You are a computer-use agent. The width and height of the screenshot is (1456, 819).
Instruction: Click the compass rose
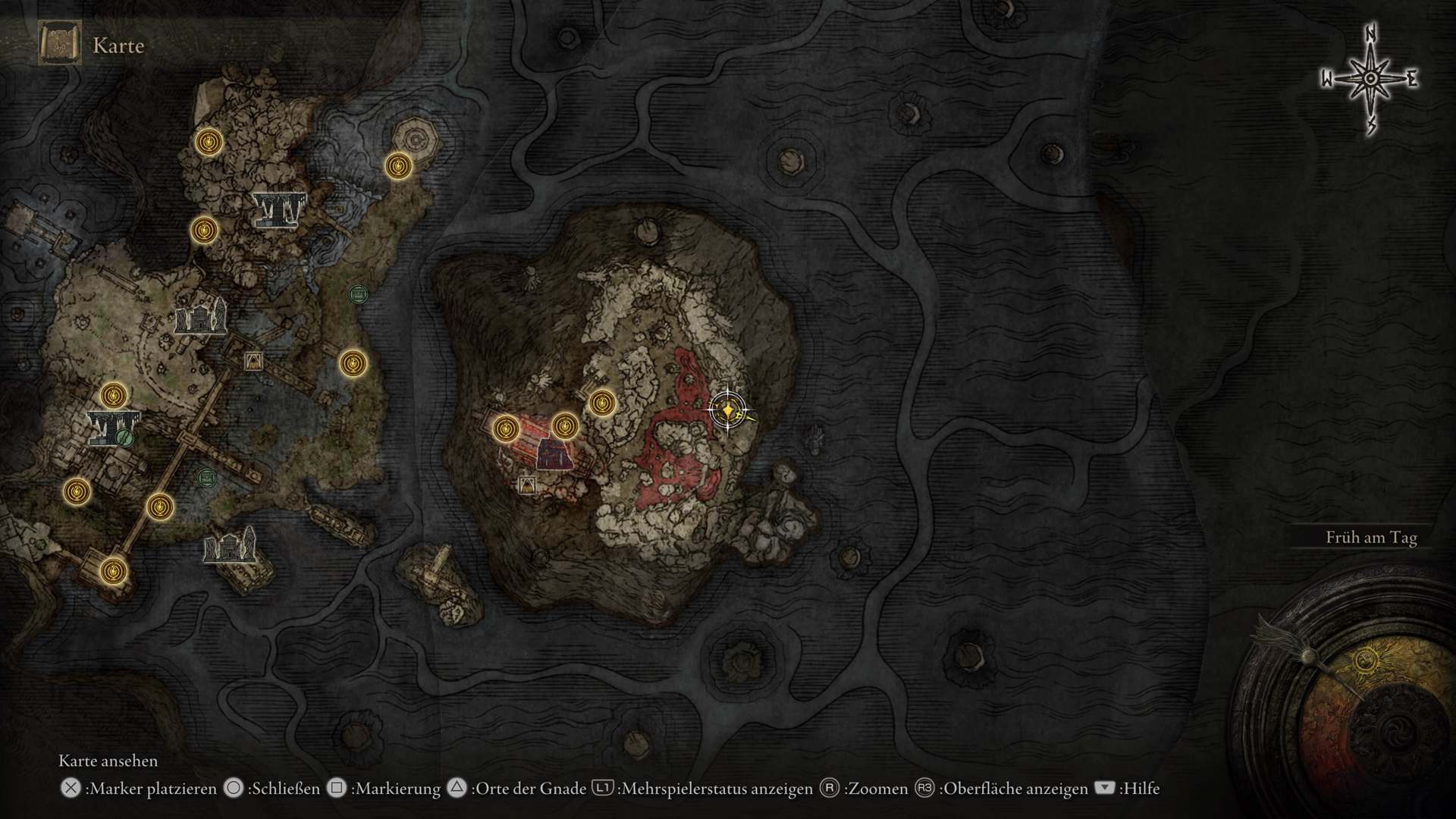(1370, 79)
